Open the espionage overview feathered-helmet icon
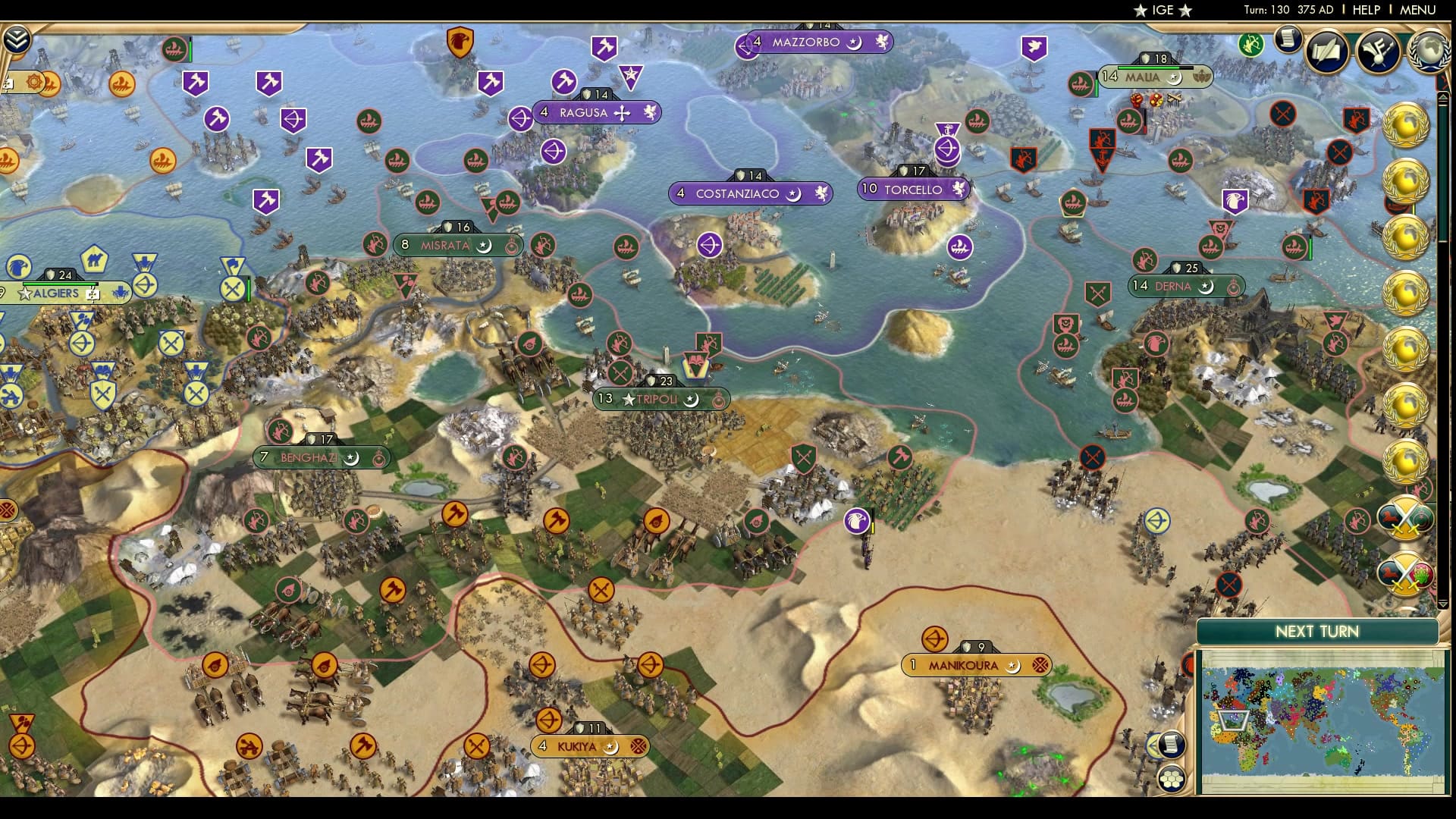 point(1379,50)
